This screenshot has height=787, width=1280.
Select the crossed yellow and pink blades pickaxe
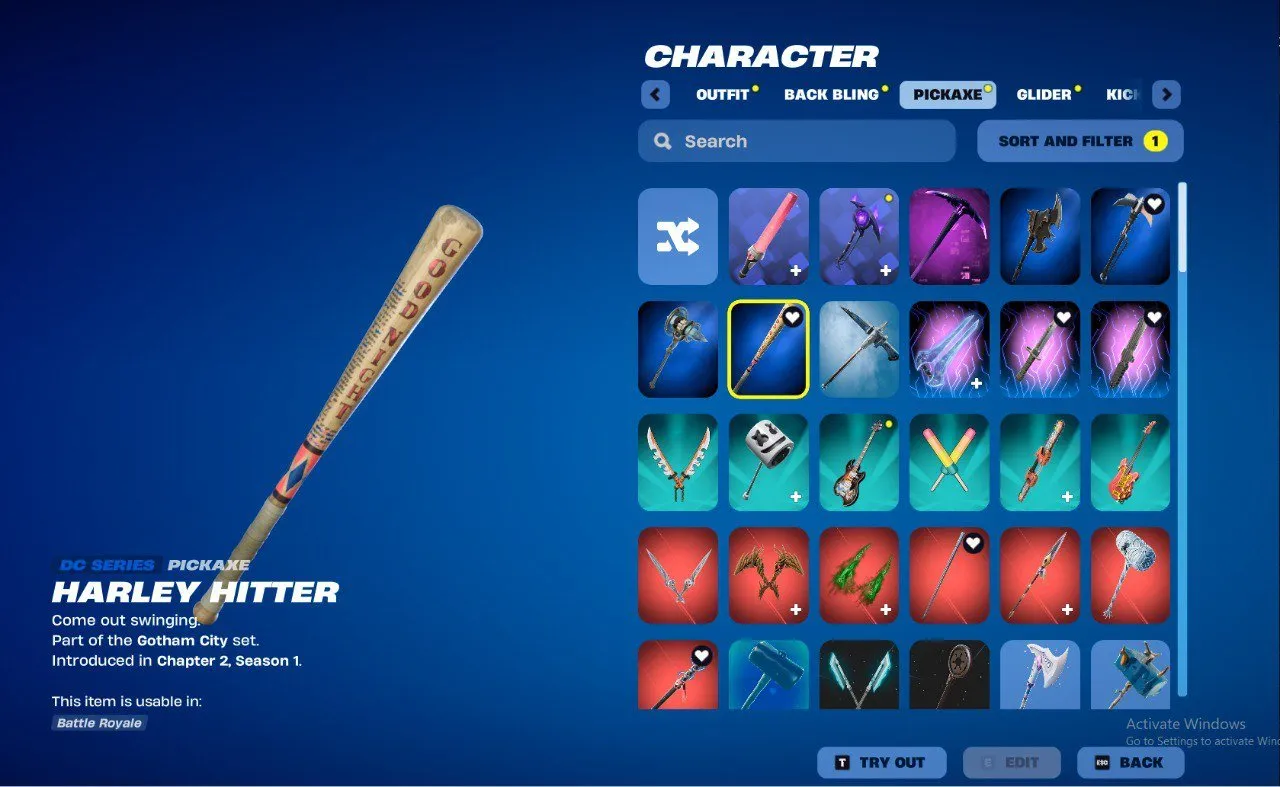(x=948, y=462)
